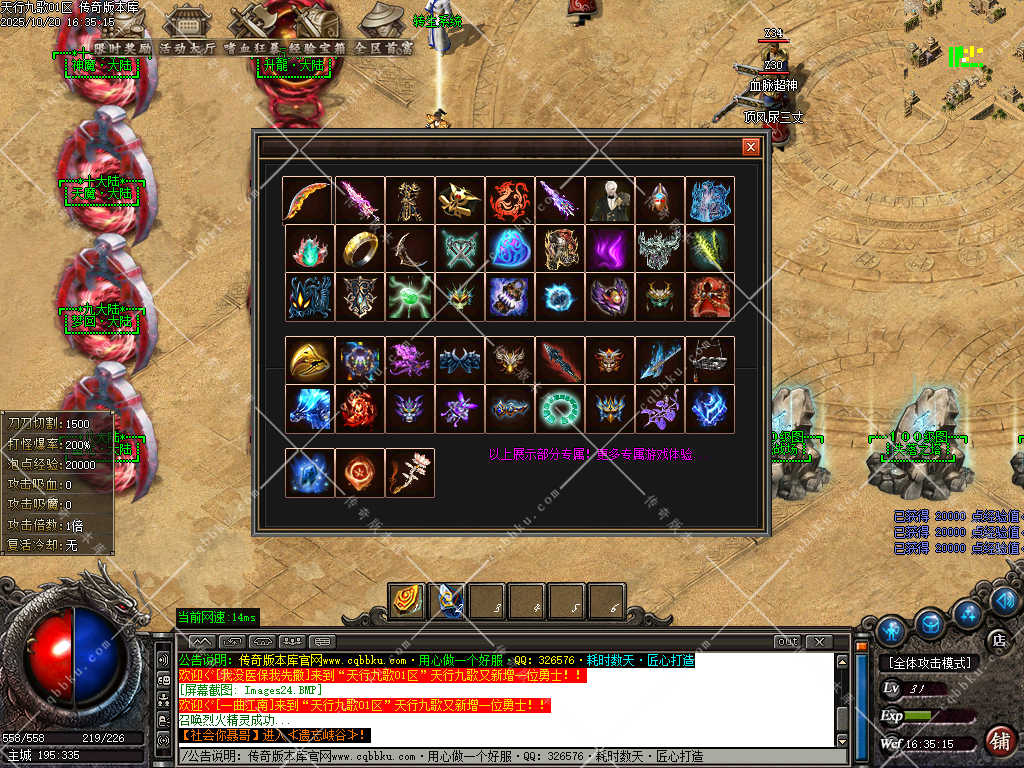Toggle the 全体攻击模式 attack mode
The image size is (1024, 768).
tap(929, 663)
